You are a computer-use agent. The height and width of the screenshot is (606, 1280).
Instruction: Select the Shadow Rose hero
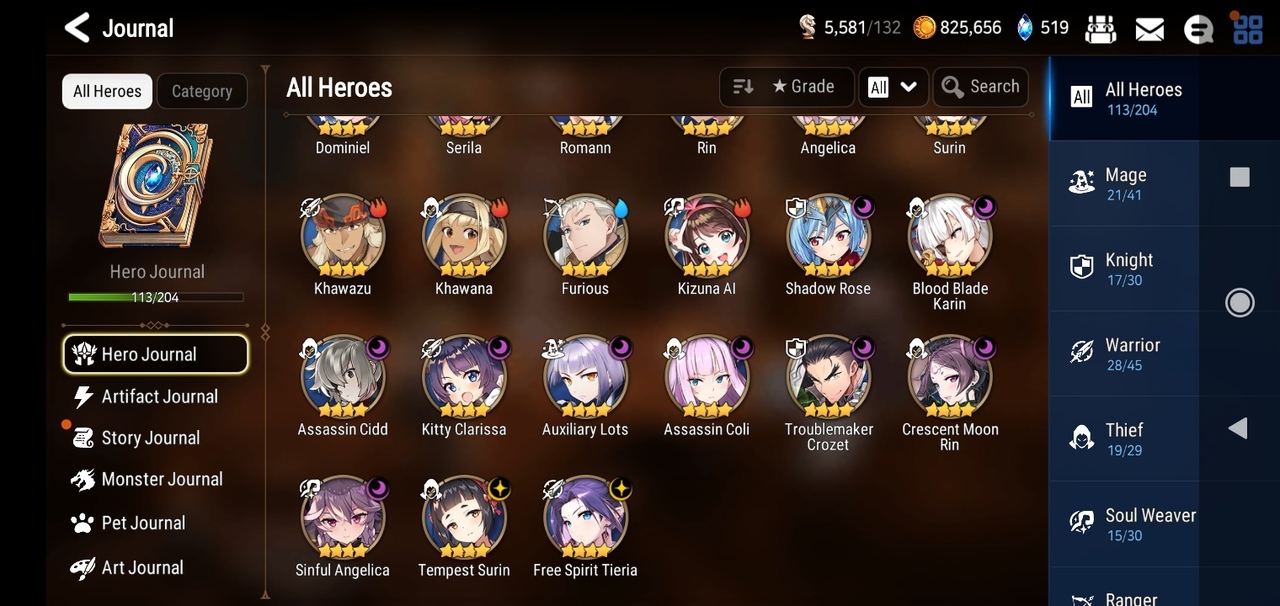(828, 237)
